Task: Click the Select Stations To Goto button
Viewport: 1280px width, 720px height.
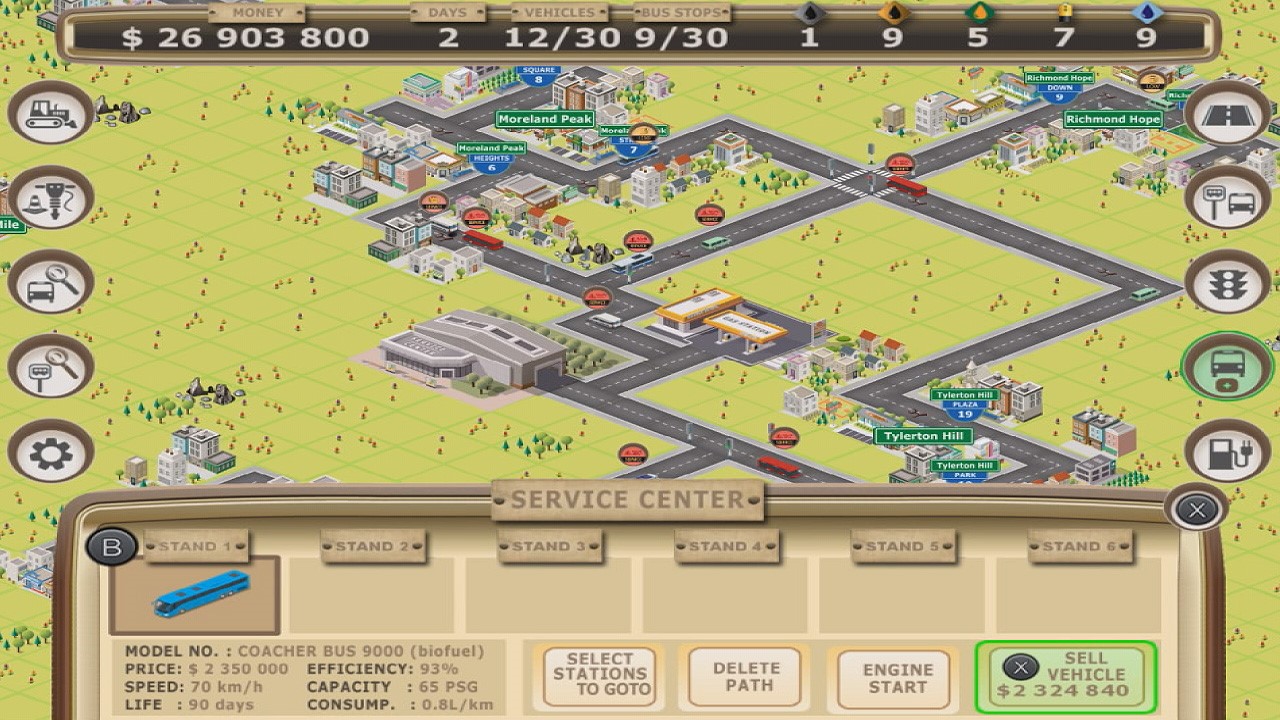Action: [x=598, y=677]
